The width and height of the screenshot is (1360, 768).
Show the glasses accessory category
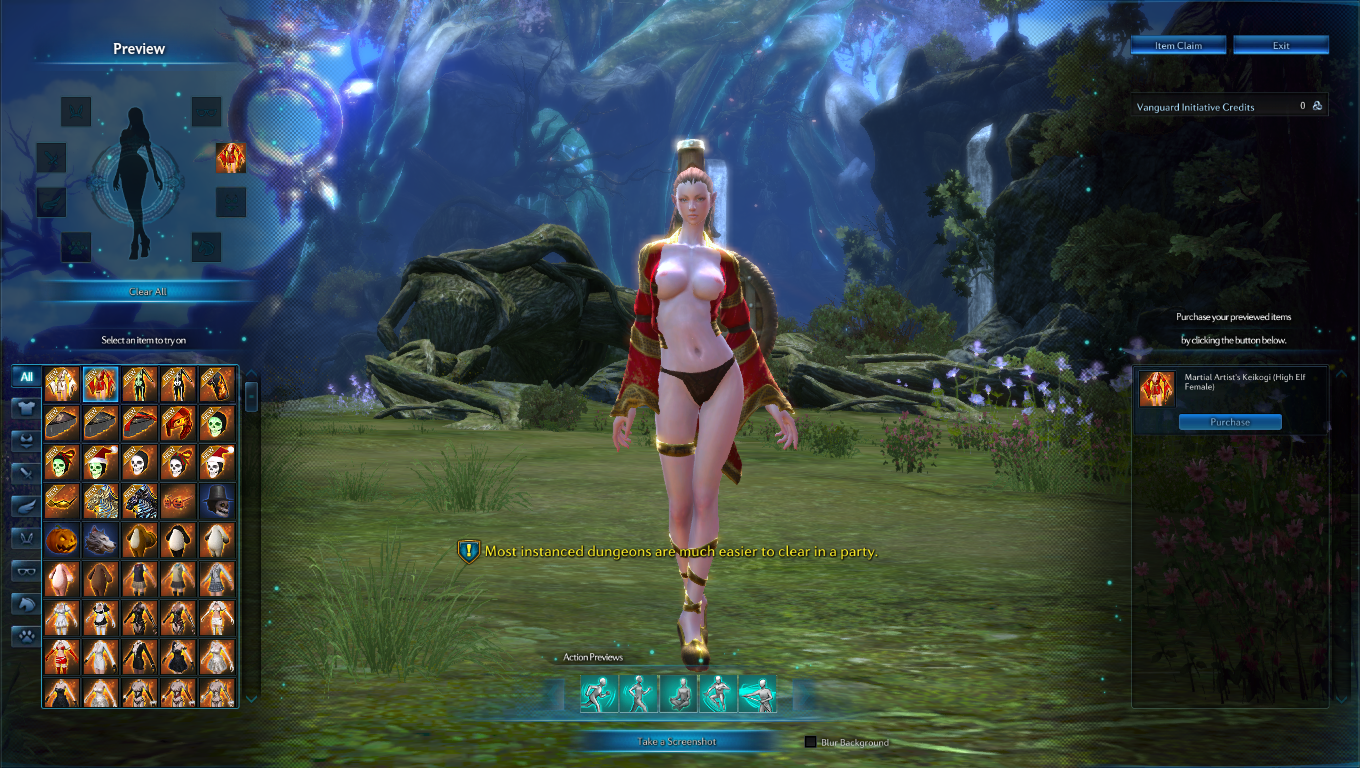(x=26, y=571)
